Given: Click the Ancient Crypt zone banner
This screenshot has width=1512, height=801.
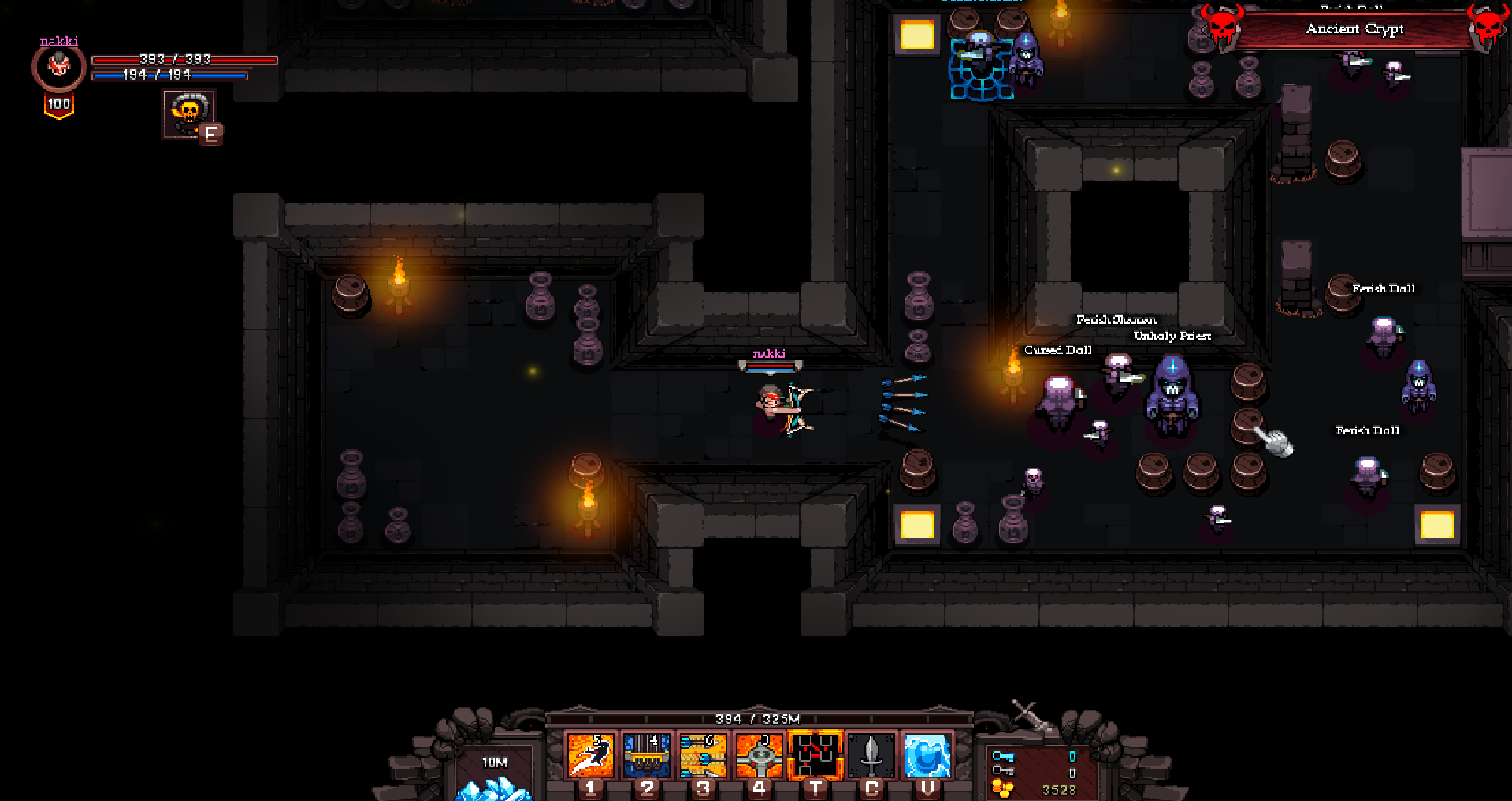Looking at the screenshot, I should [x=1354, y=30].
